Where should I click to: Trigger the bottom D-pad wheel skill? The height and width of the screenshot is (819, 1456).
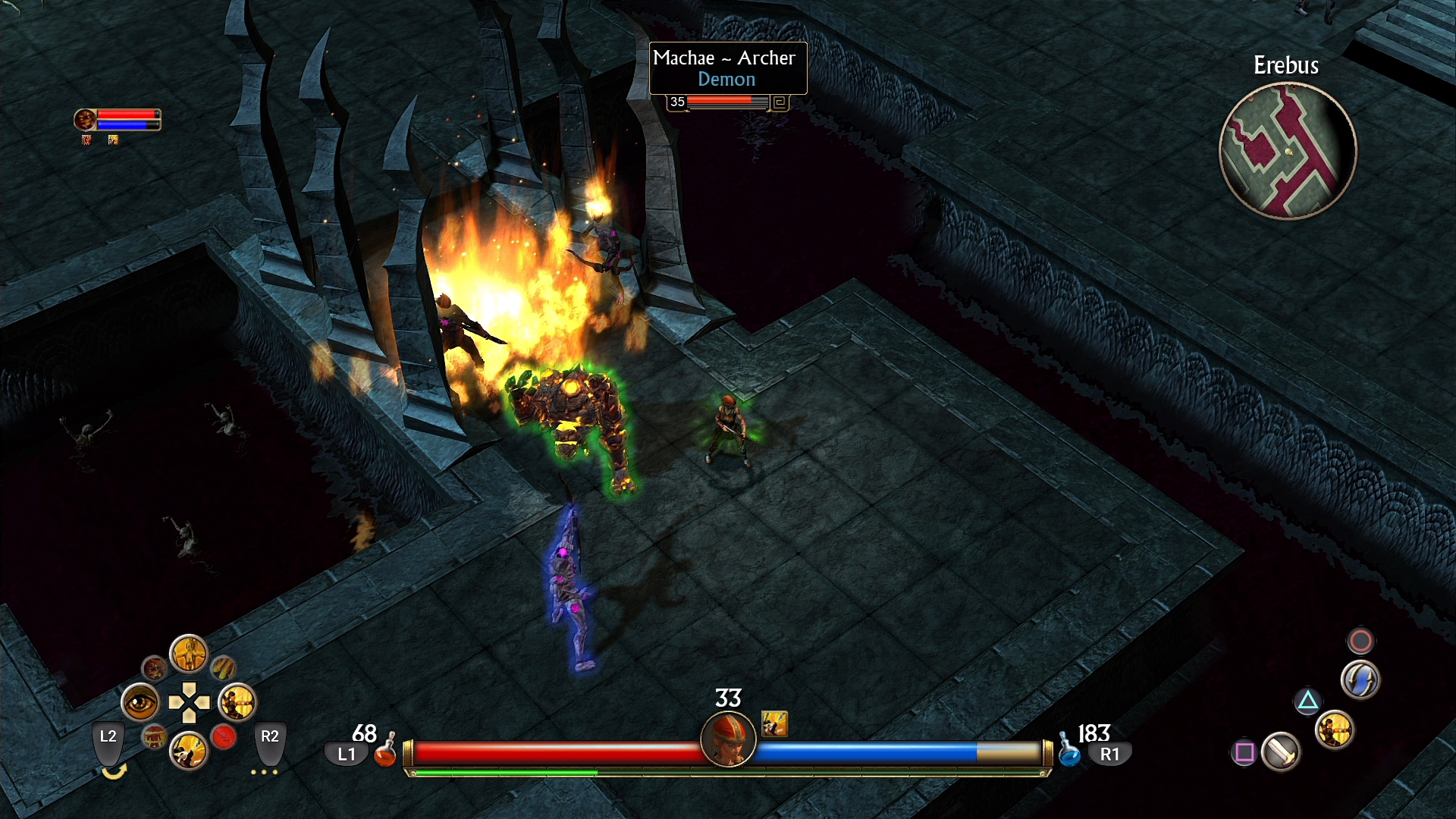189,752
